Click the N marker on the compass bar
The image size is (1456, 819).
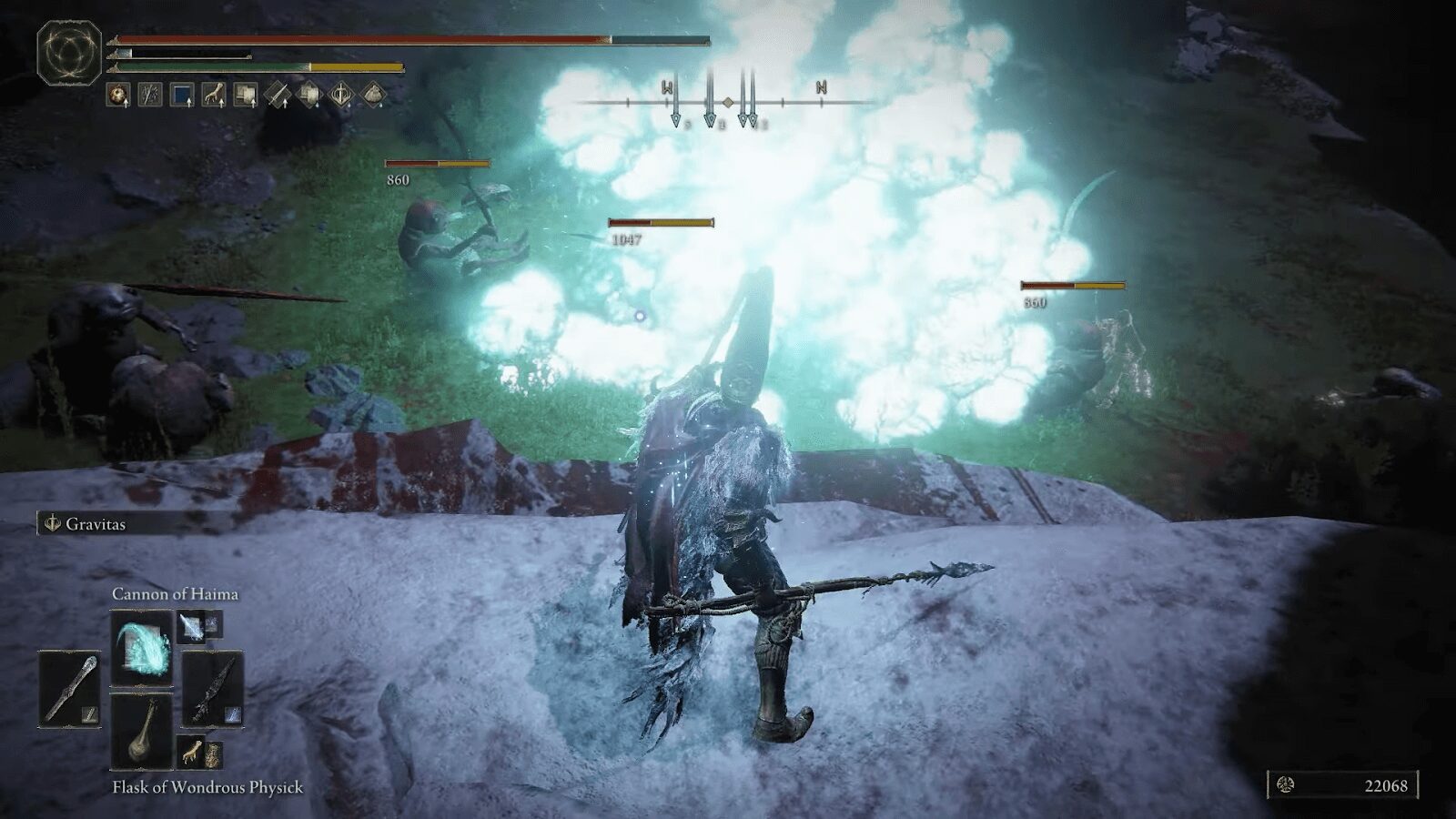pos(819,88)
